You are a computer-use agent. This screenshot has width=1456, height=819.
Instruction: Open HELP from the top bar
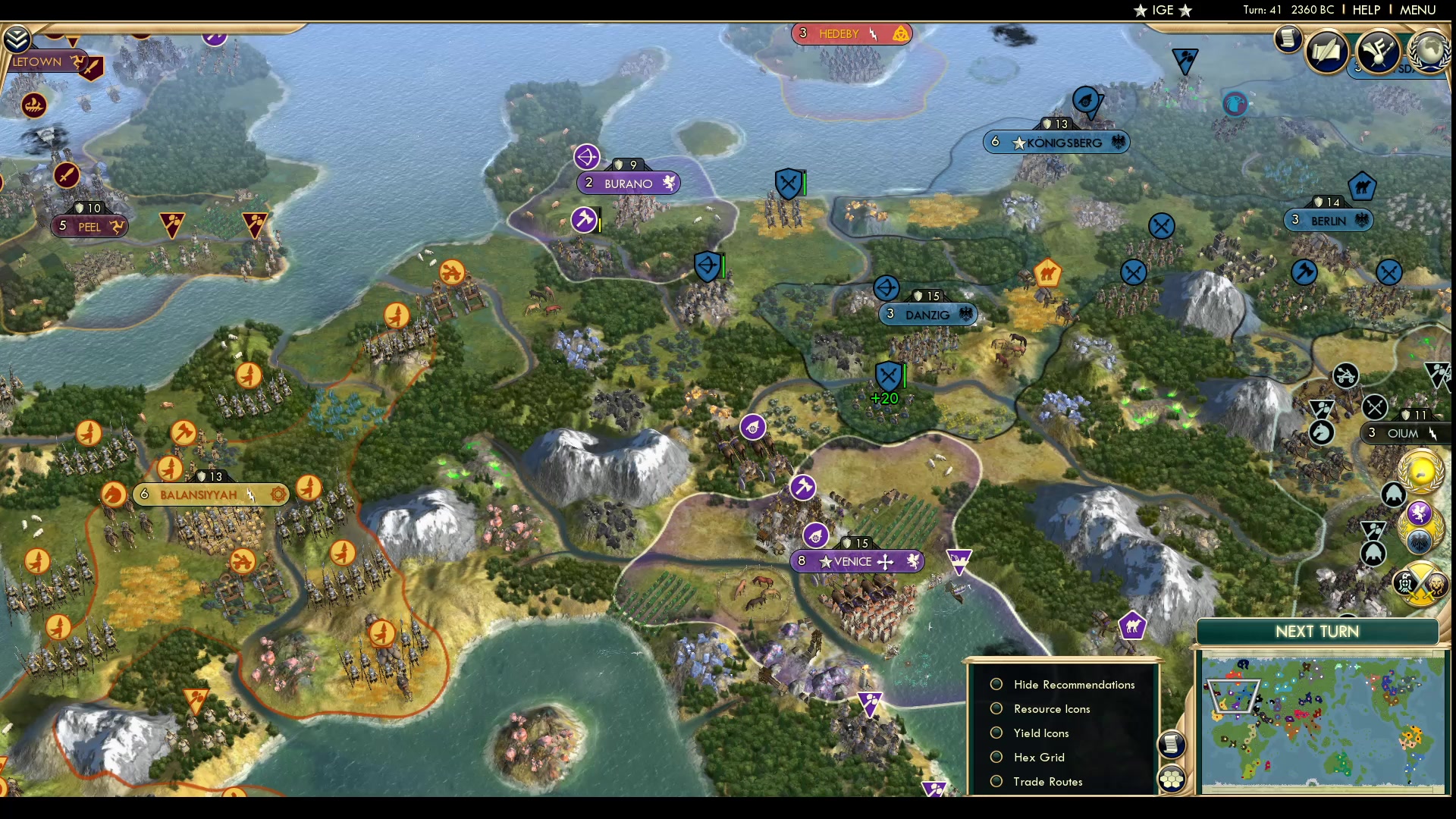click(x=1365, y=10)
